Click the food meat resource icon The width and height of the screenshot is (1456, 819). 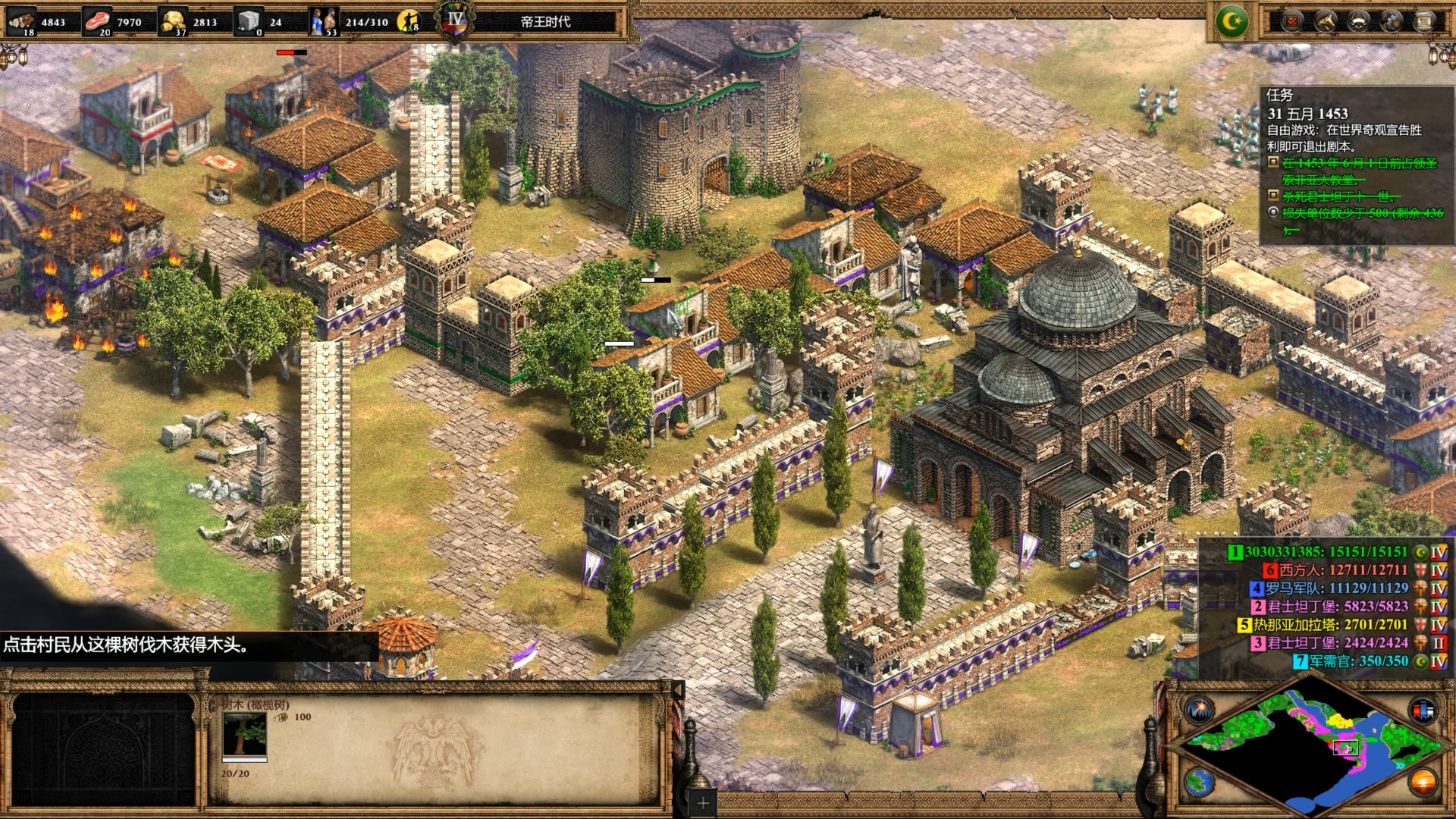[96, 20]
